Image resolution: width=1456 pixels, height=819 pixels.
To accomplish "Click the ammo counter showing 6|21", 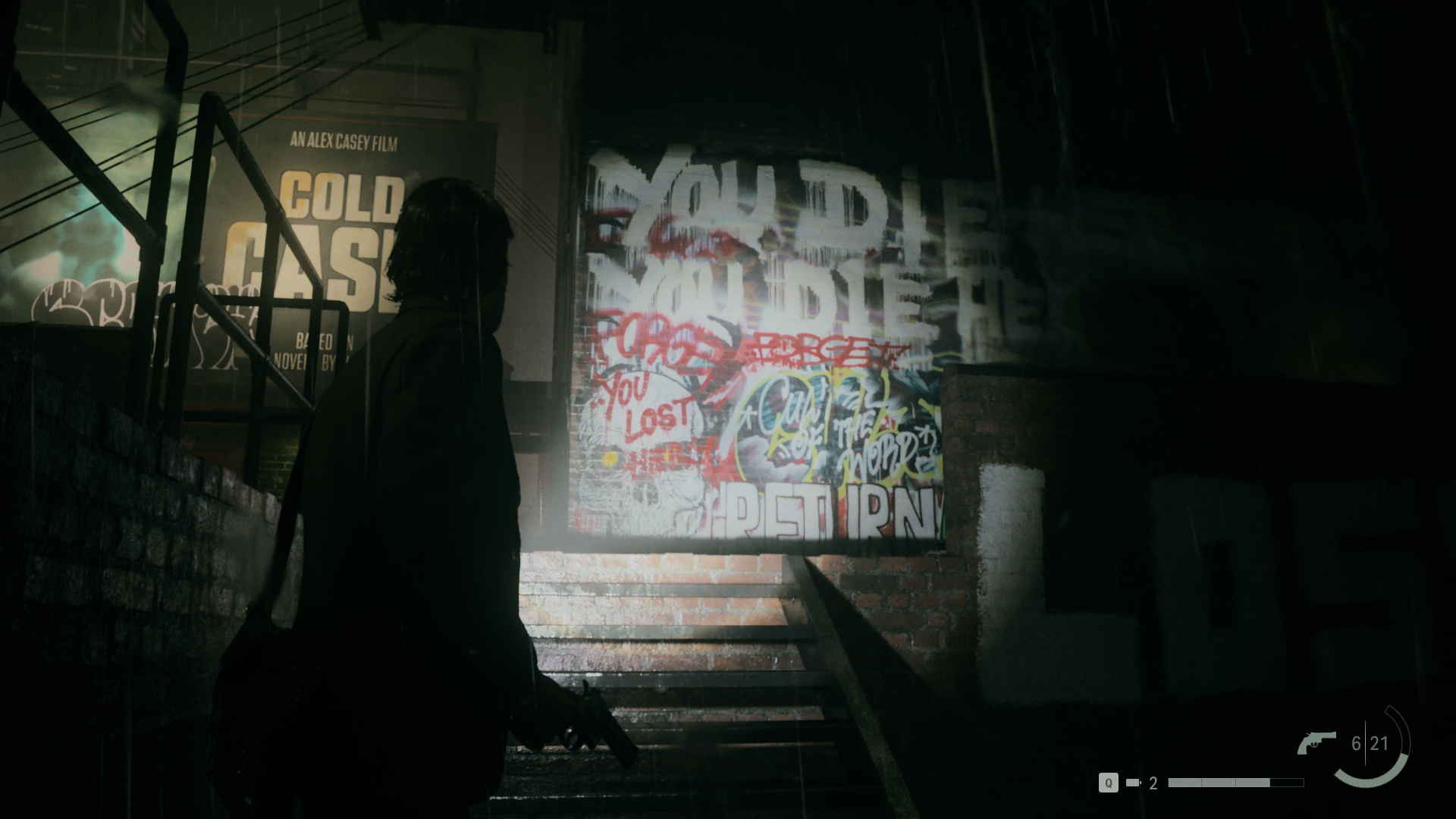I will [1370, 743].
